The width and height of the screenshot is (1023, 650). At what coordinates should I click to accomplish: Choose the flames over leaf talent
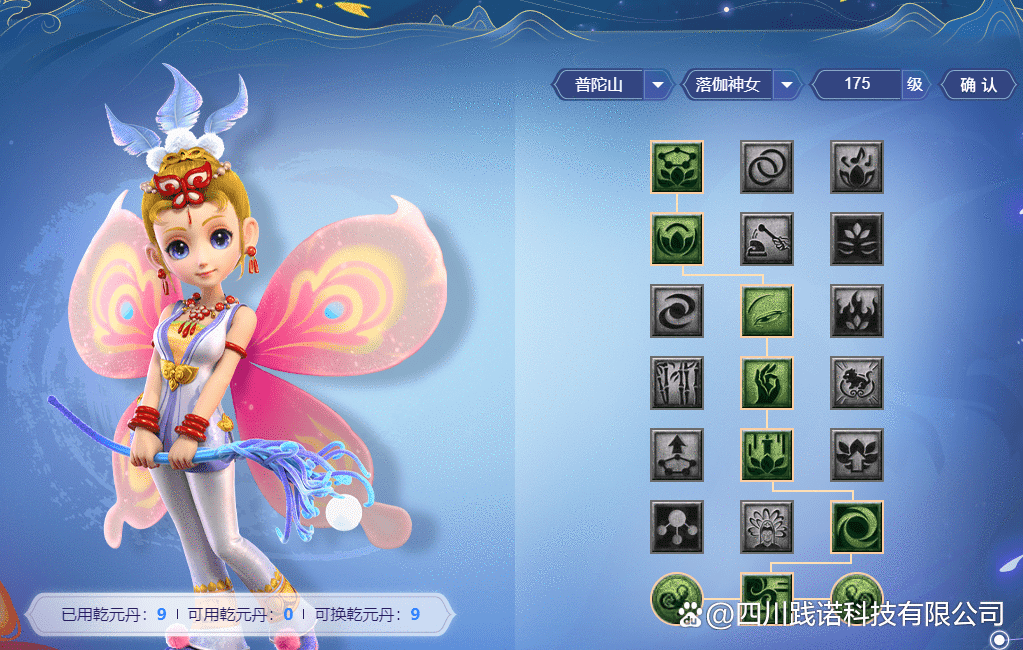tap(857, 311)
